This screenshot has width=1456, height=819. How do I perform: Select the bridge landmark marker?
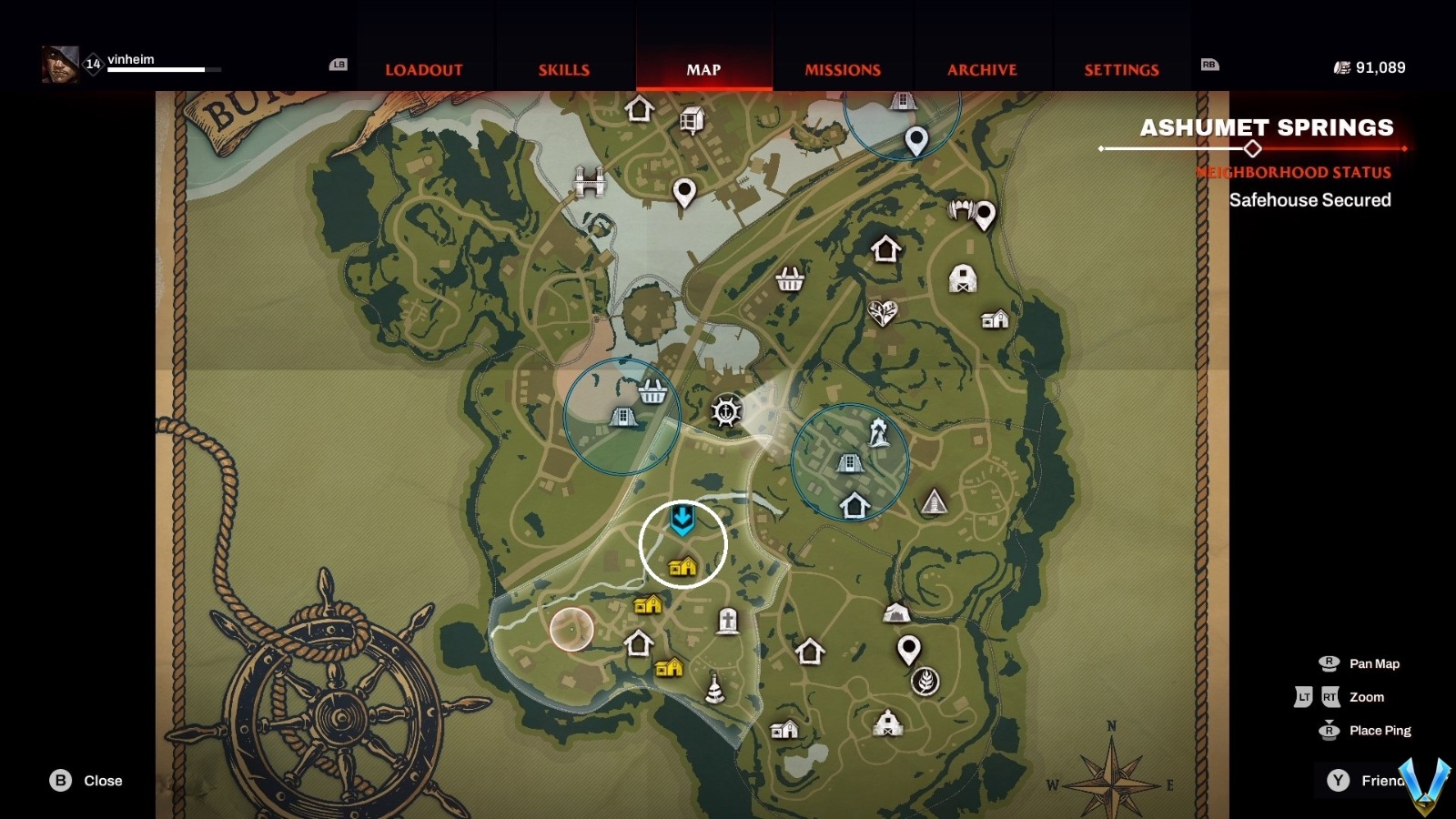(x=590, y=181)
